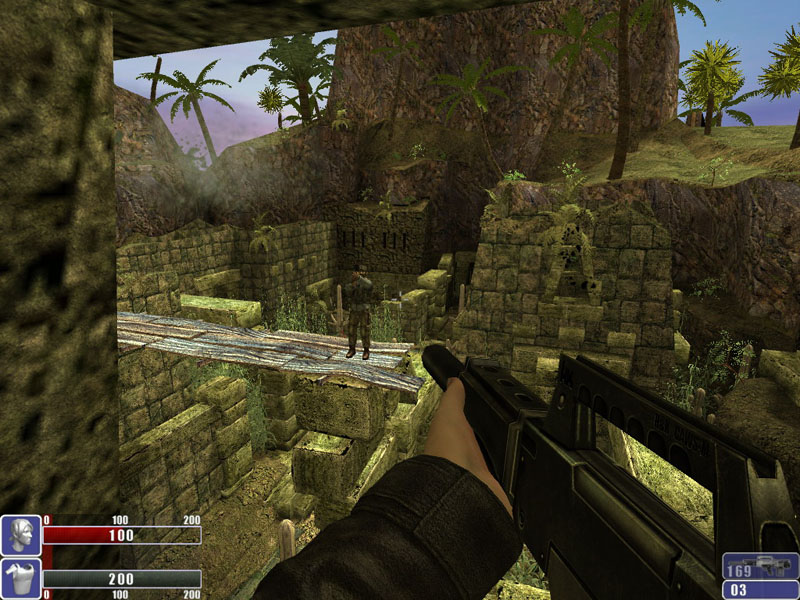Select the body armor vest icon
Image resolution: width=800 pixels, height=600 pixels.
[20, 578]
